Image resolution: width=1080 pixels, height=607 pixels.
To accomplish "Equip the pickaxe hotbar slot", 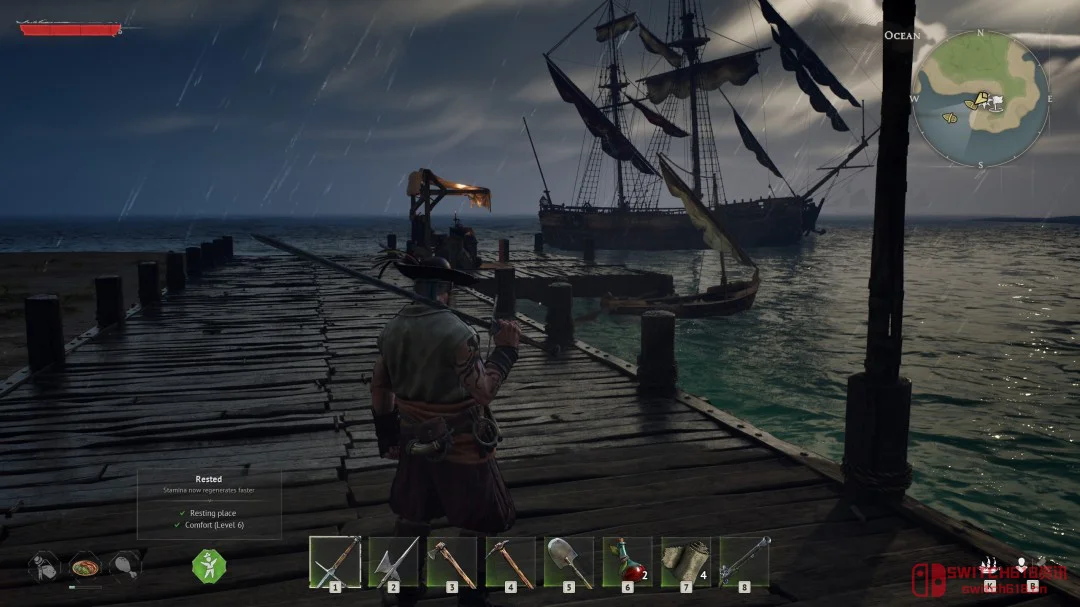I will pos(510,561).
